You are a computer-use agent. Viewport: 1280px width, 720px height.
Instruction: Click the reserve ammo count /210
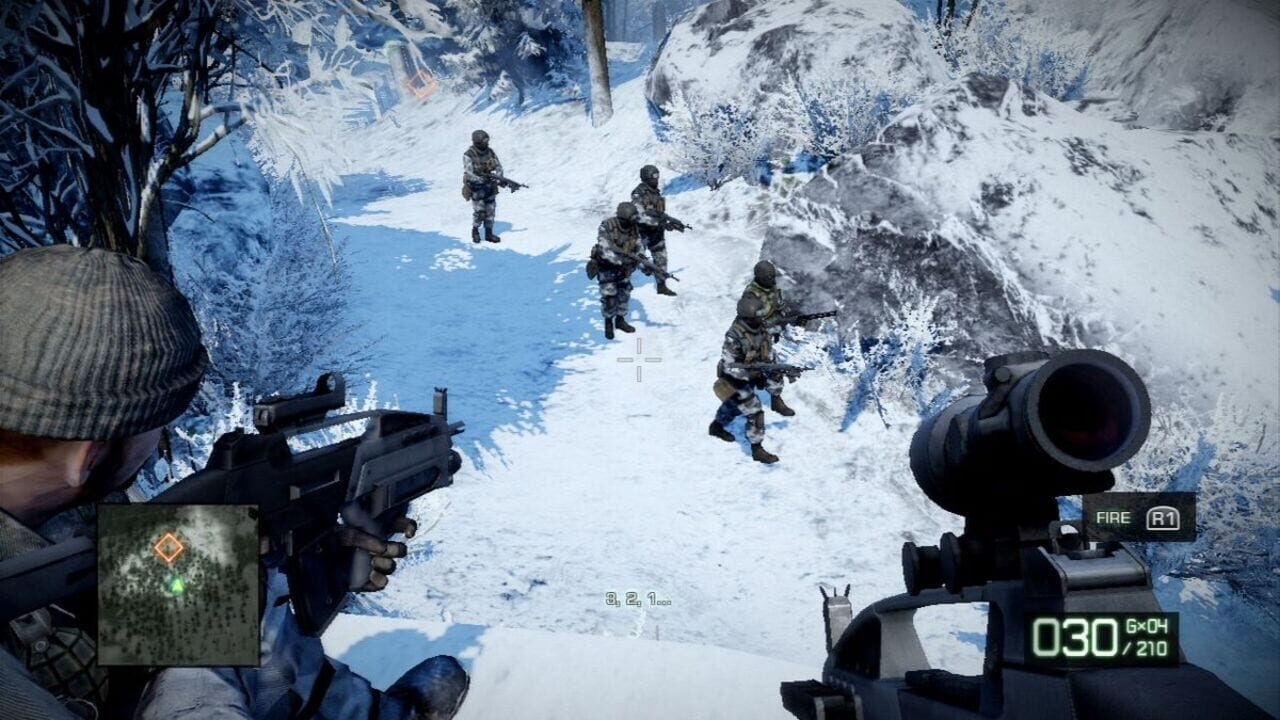[1143, 648]
